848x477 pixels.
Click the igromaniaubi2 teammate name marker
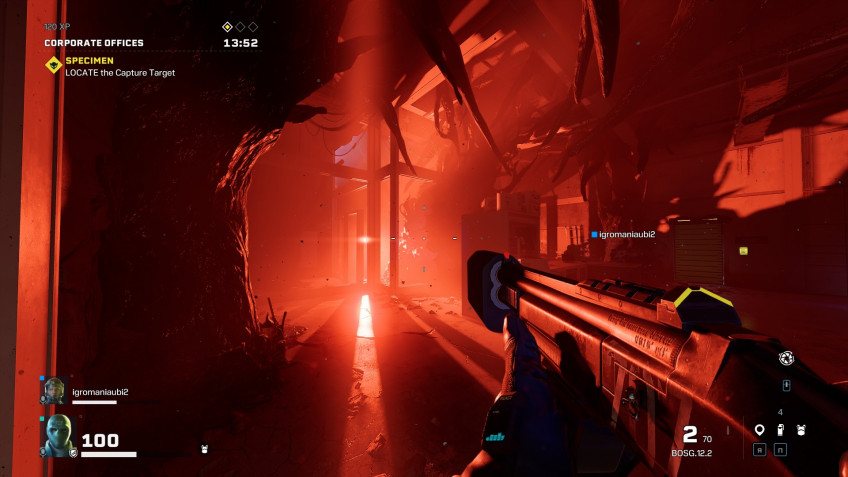pyautogui.click(x=623, y=234)
